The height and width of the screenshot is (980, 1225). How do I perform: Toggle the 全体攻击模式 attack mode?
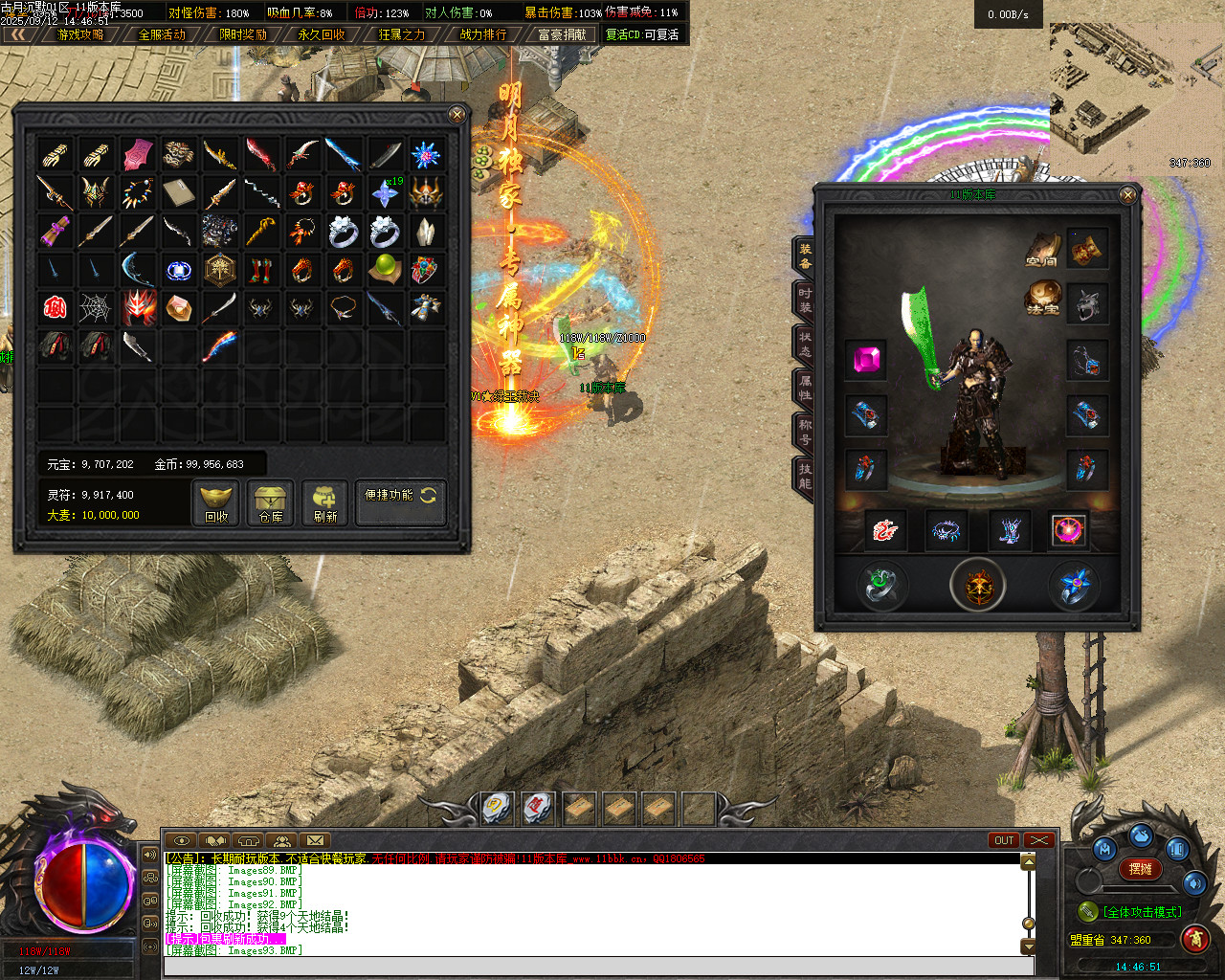[1141, 912]
